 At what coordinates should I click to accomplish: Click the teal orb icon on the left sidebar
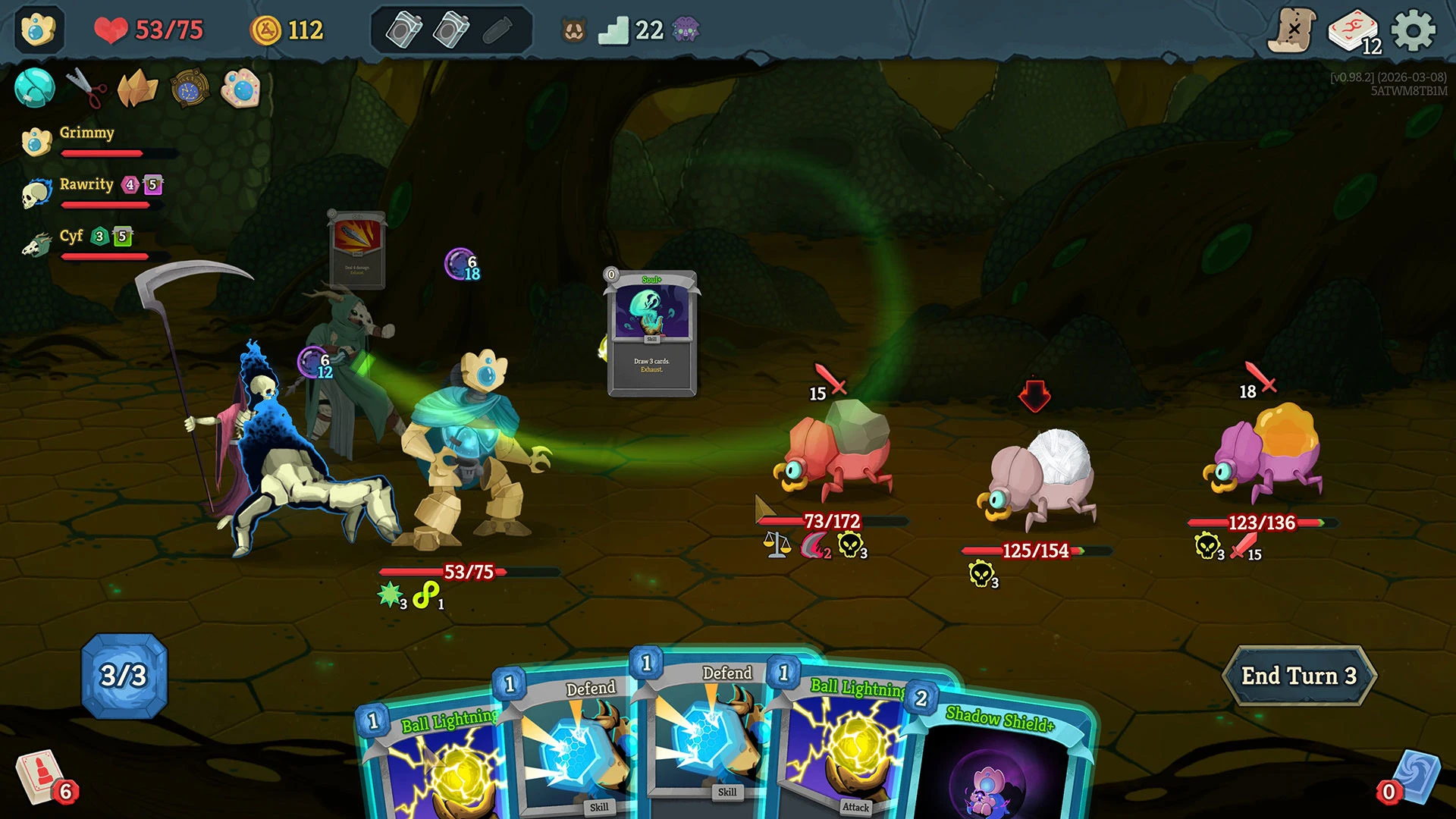click(x=34, y=88)
